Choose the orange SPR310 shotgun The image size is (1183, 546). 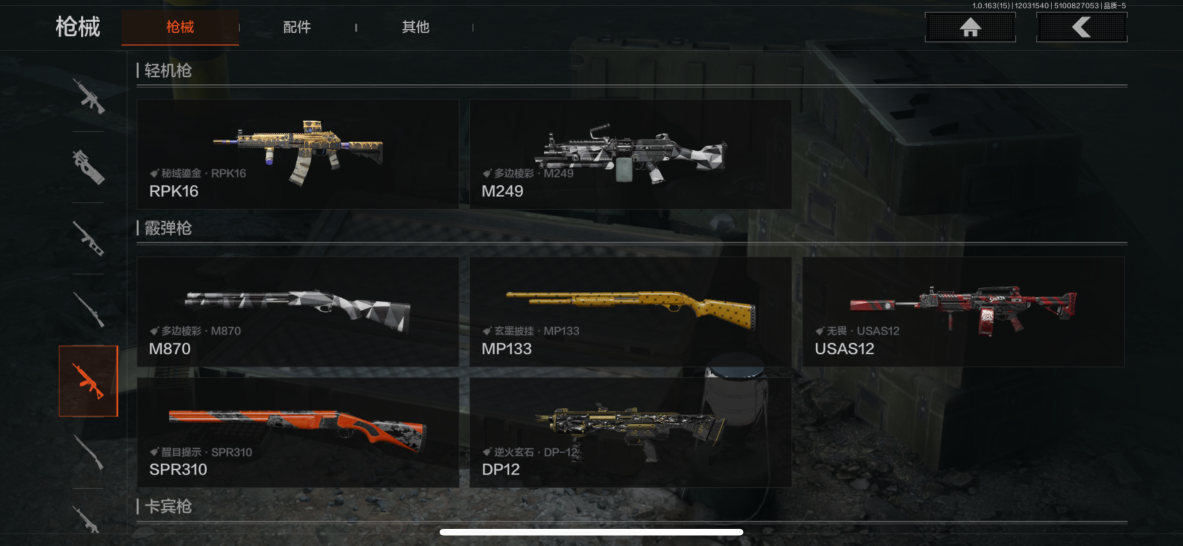(298, 432)
